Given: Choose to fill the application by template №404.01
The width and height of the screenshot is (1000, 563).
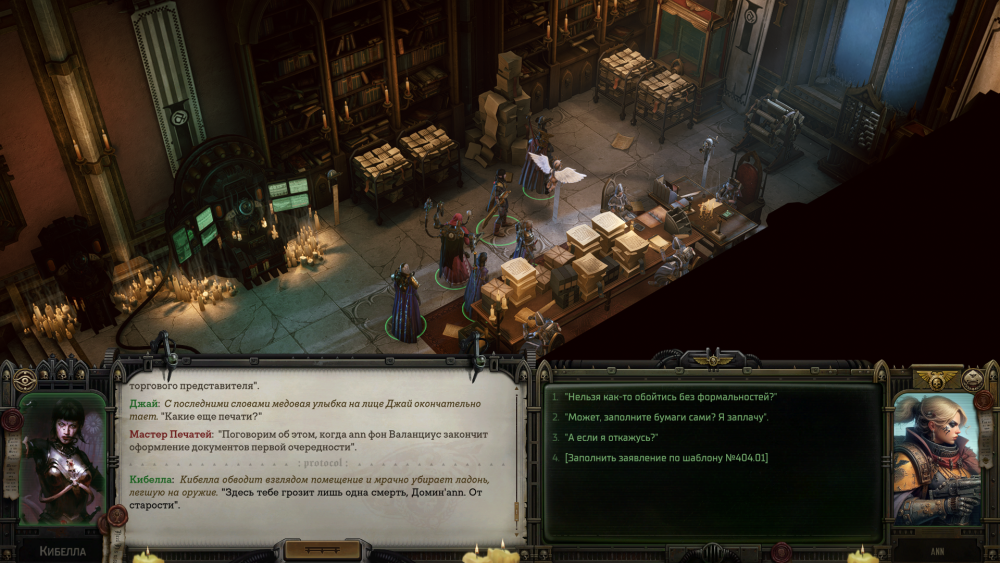Looking at the screenshot, I should pyautogui.click(x=666, y=457).
